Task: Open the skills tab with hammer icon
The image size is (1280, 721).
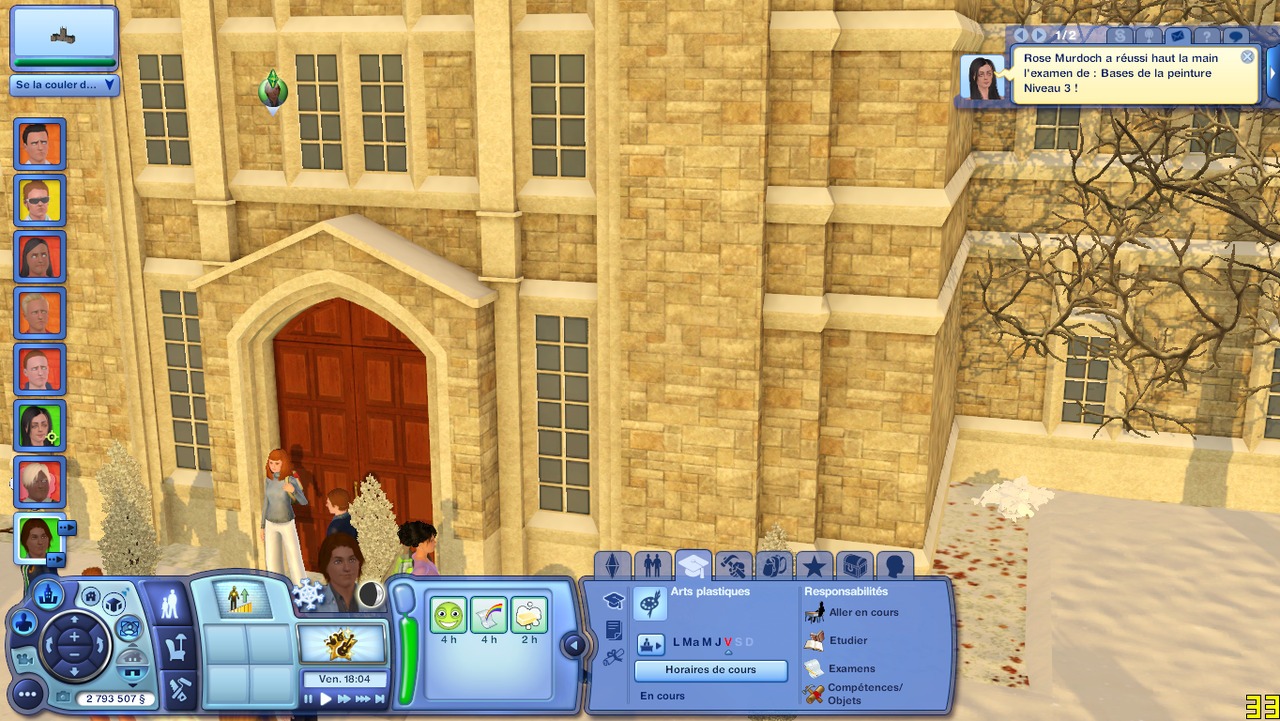Action: (x=735, y=566)
